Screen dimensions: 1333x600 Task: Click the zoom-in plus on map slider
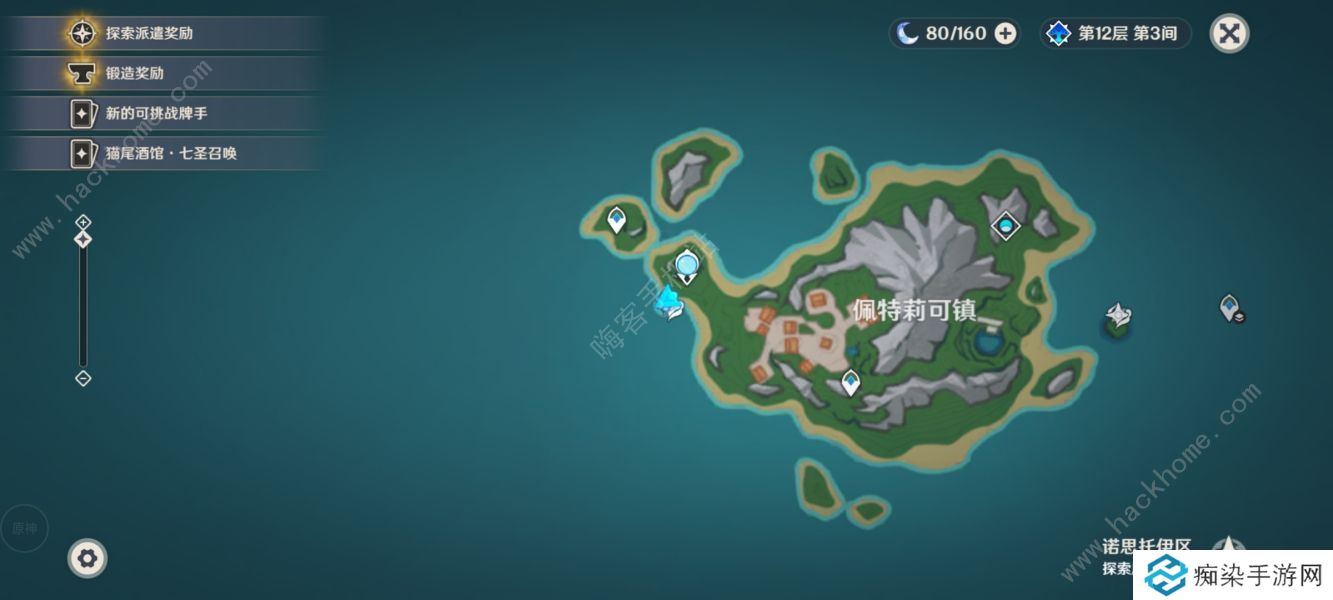pyautogui.click(x=83, y=222)
